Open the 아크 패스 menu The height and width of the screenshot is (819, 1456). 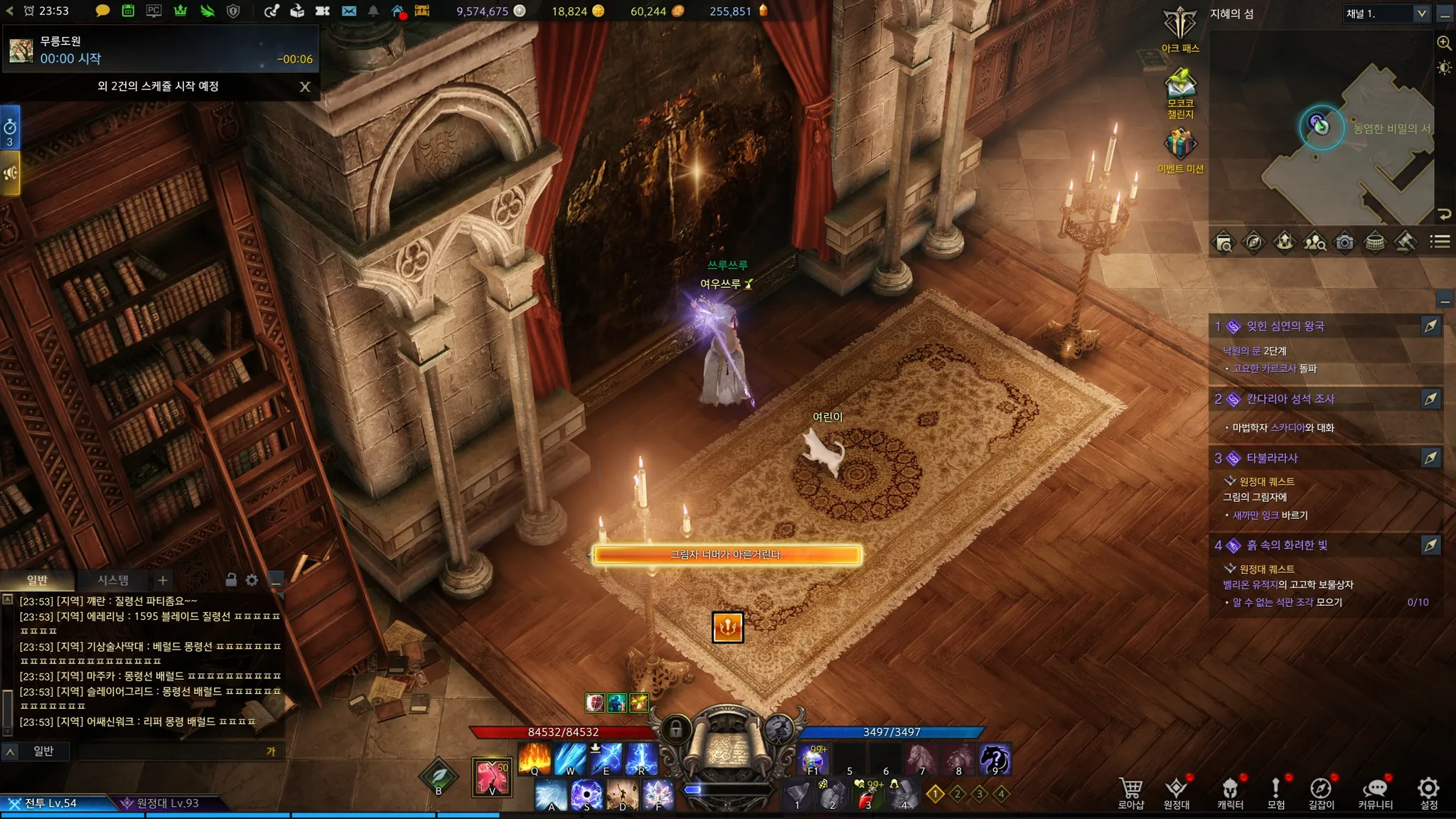click(1180, 28)
